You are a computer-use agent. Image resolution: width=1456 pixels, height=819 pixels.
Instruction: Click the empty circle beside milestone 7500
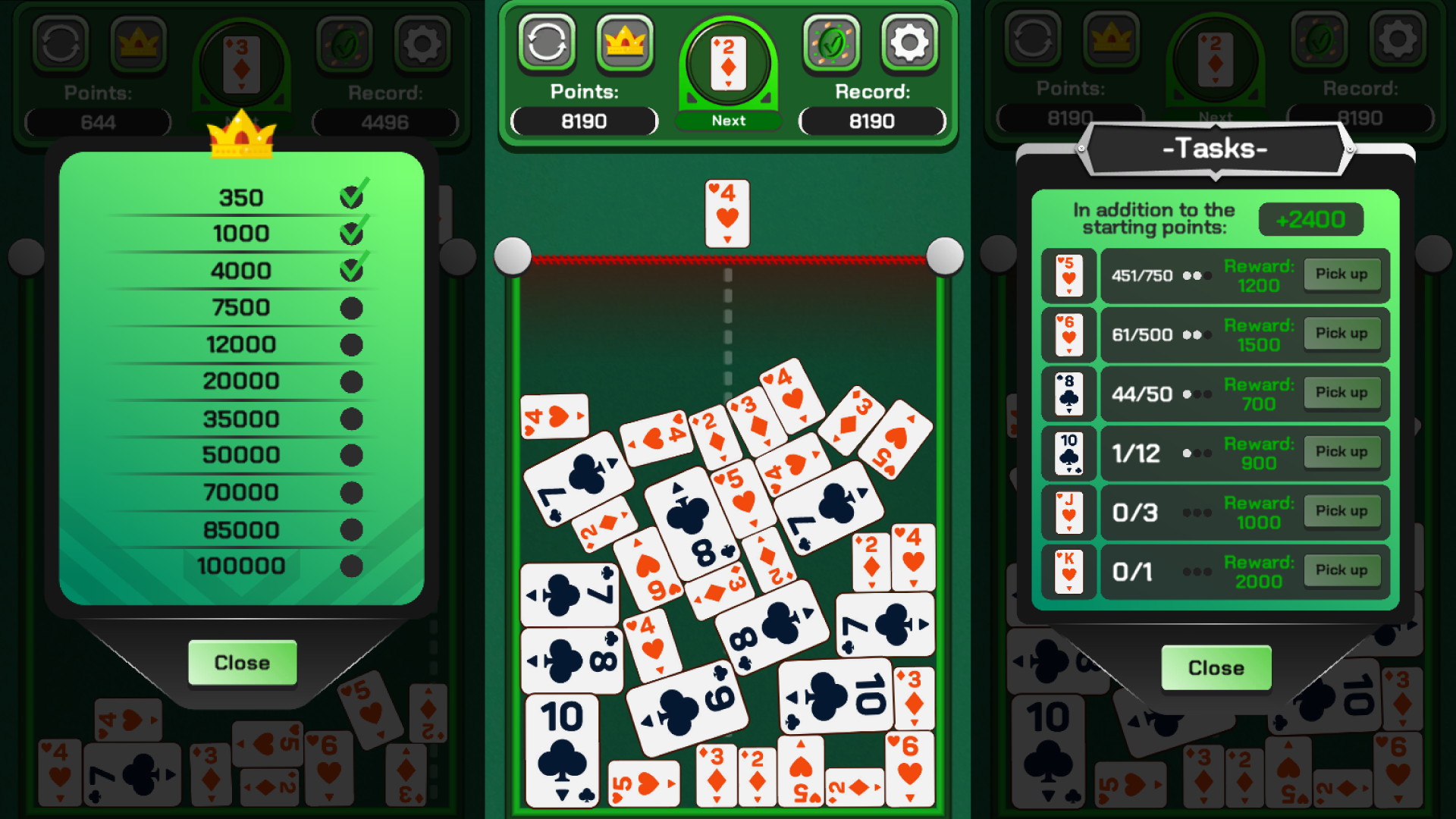coord(350,308)
